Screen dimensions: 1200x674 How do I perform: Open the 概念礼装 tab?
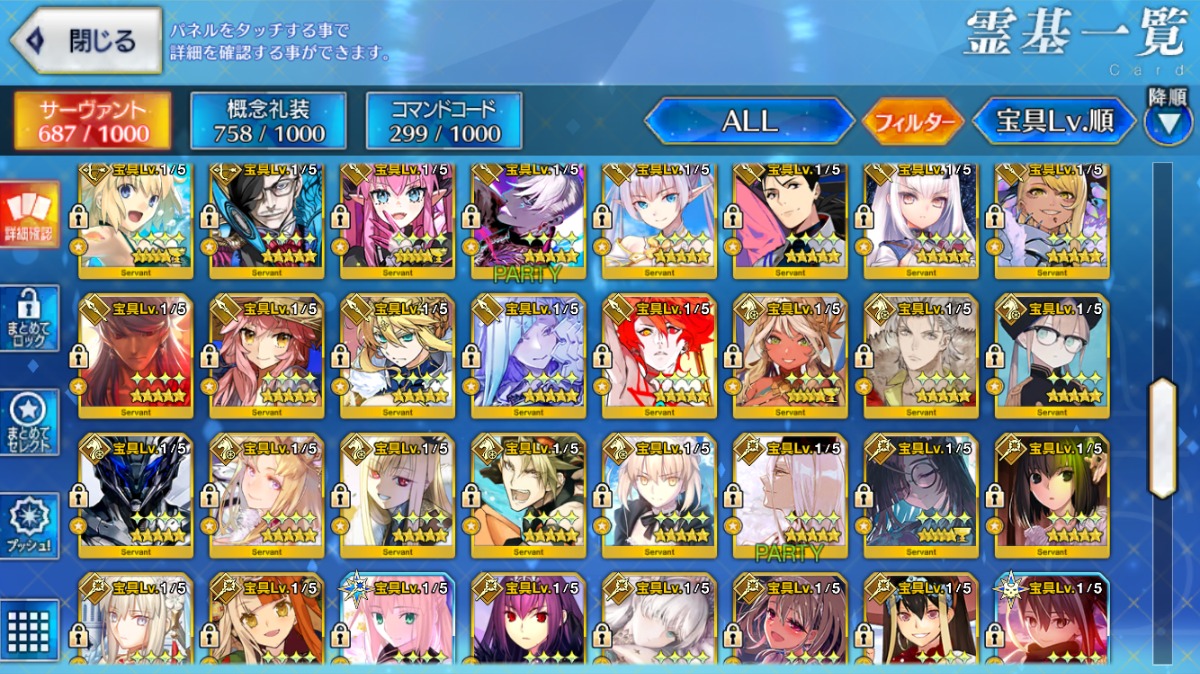[x=268, y=121]
